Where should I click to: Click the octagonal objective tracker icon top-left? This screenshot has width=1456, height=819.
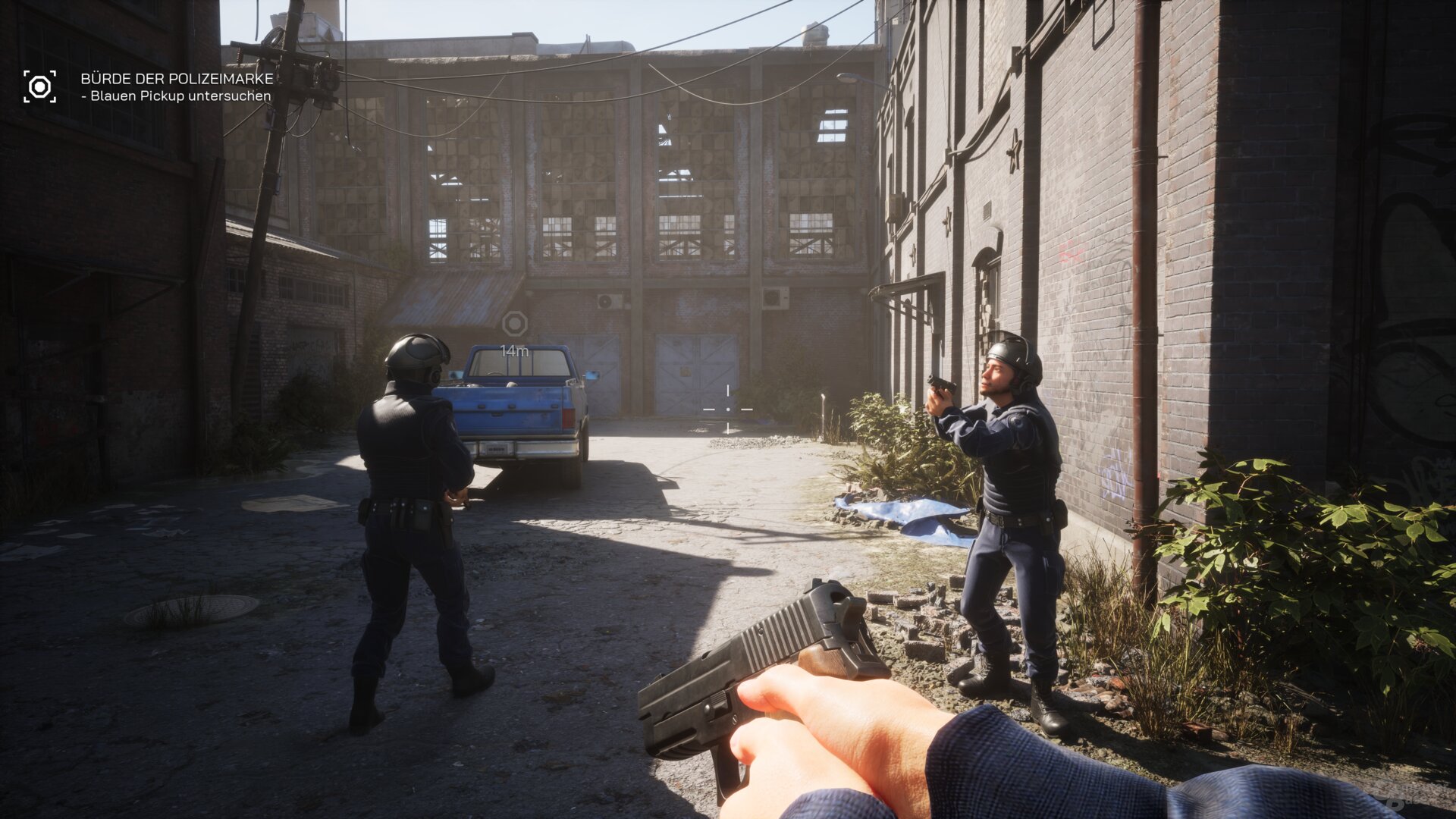pyautogui.click(x=42, y=85)
